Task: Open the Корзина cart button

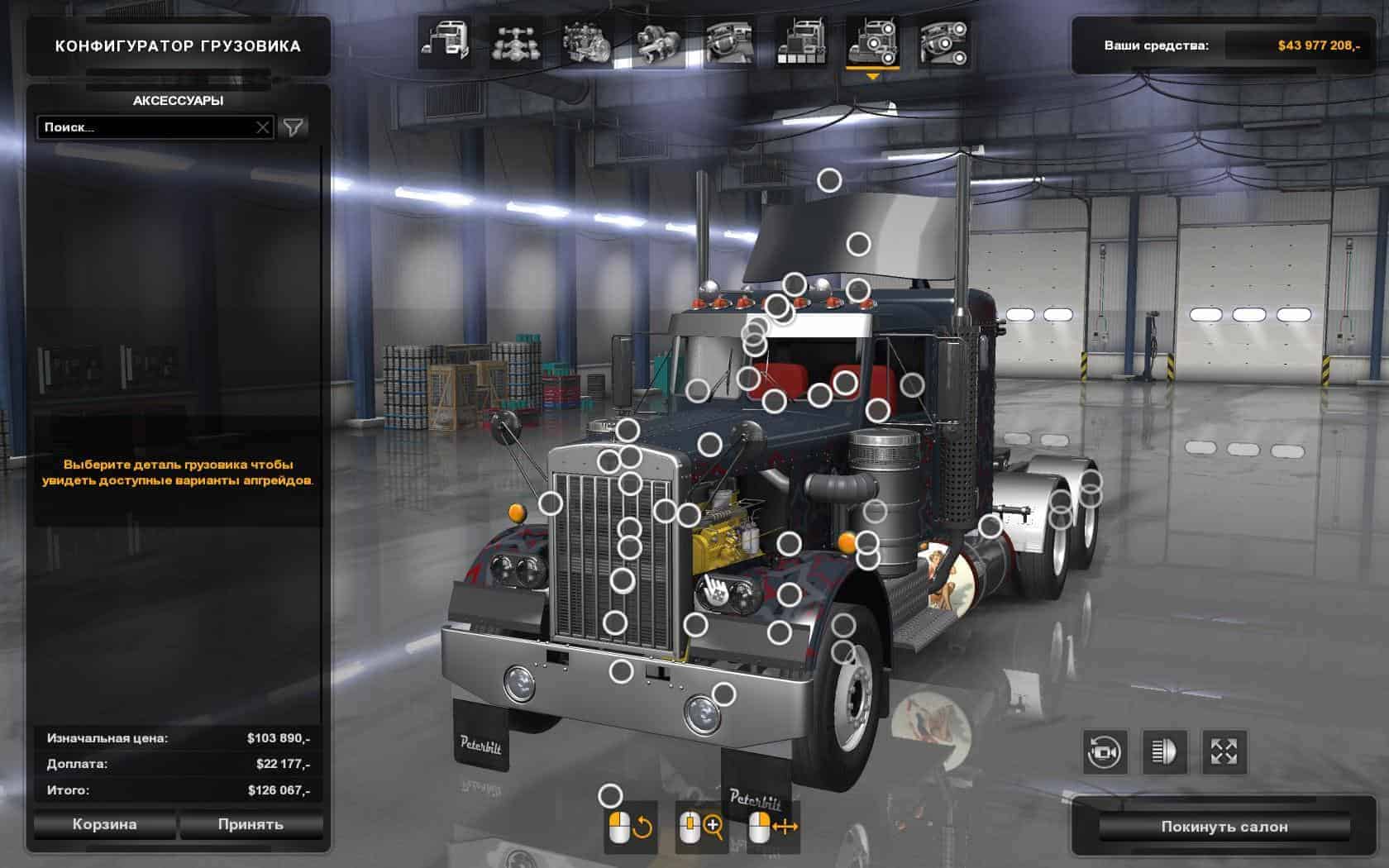Action: pos(104,824)
